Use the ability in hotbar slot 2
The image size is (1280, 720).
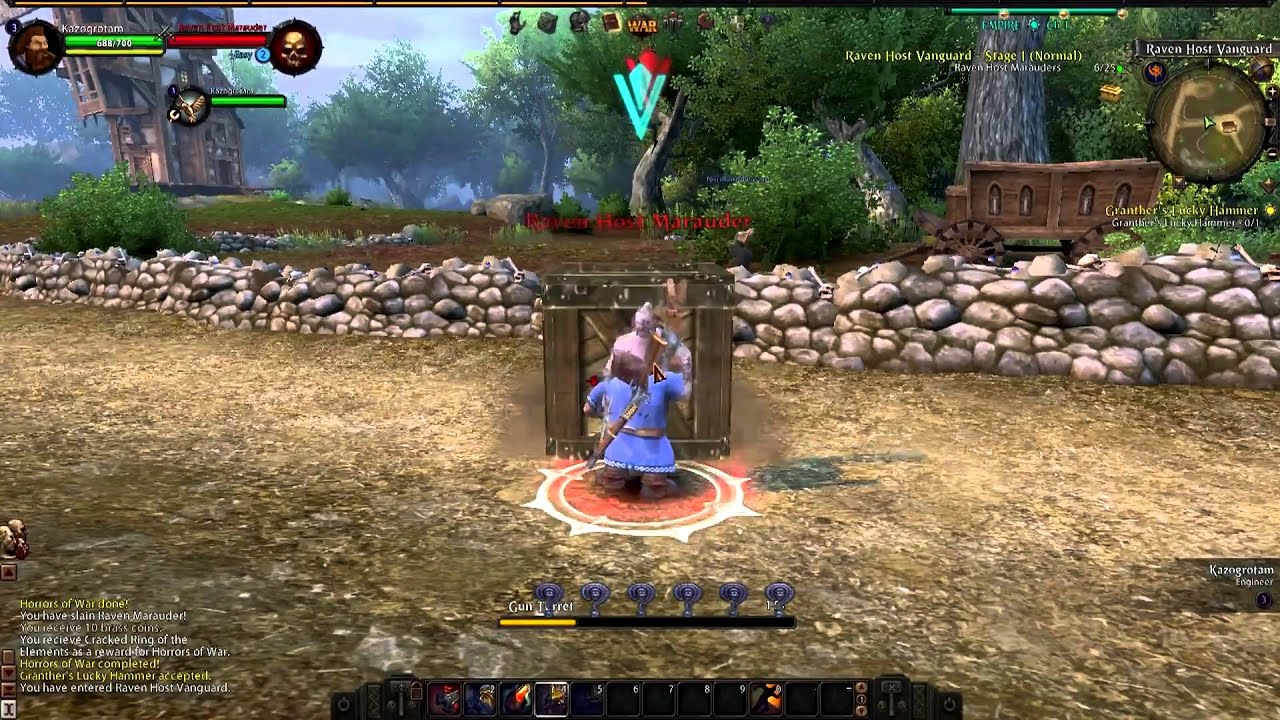pos(481,699)
